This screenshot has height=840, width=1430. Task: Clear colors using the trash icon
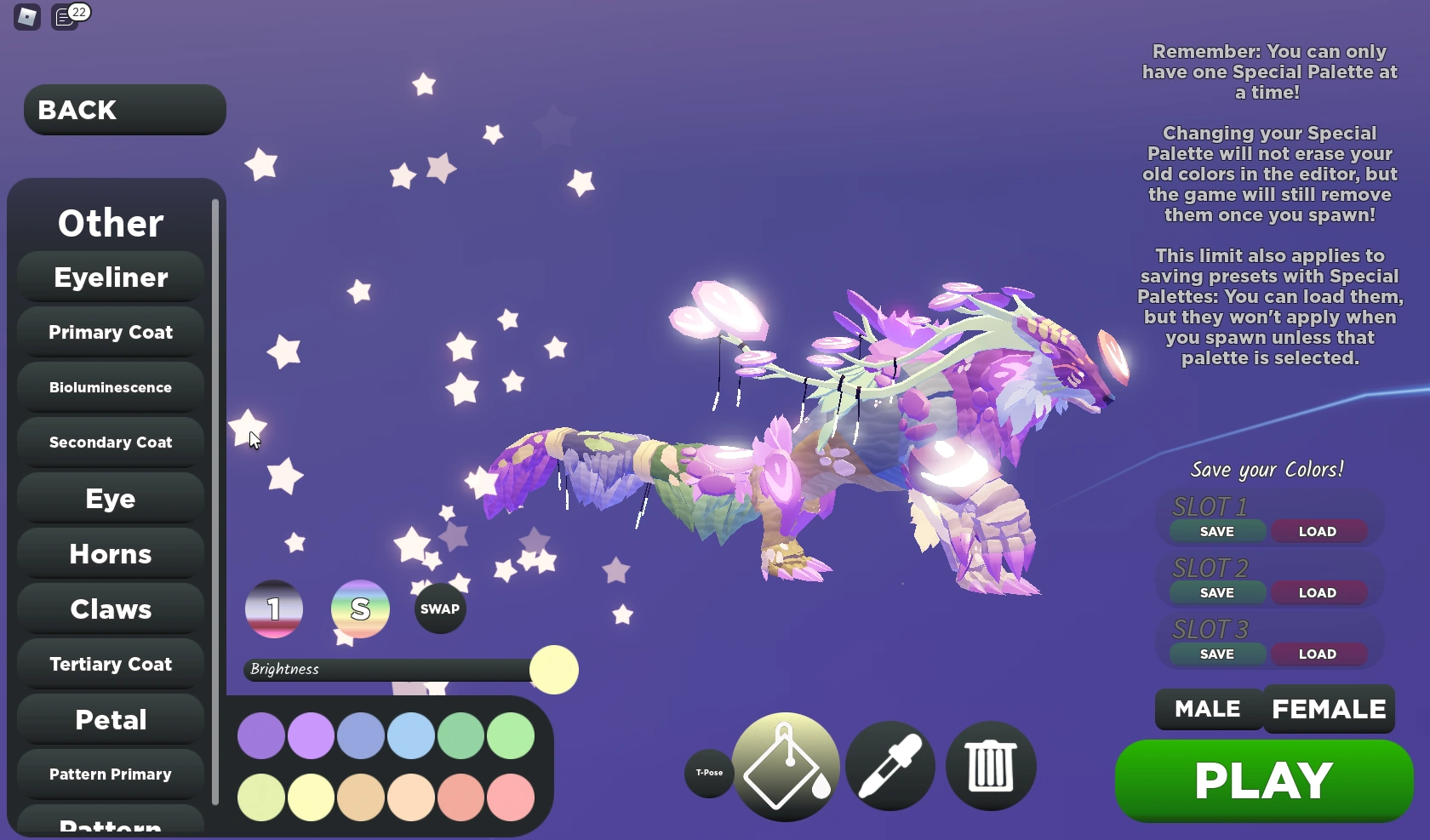point(990,764)
